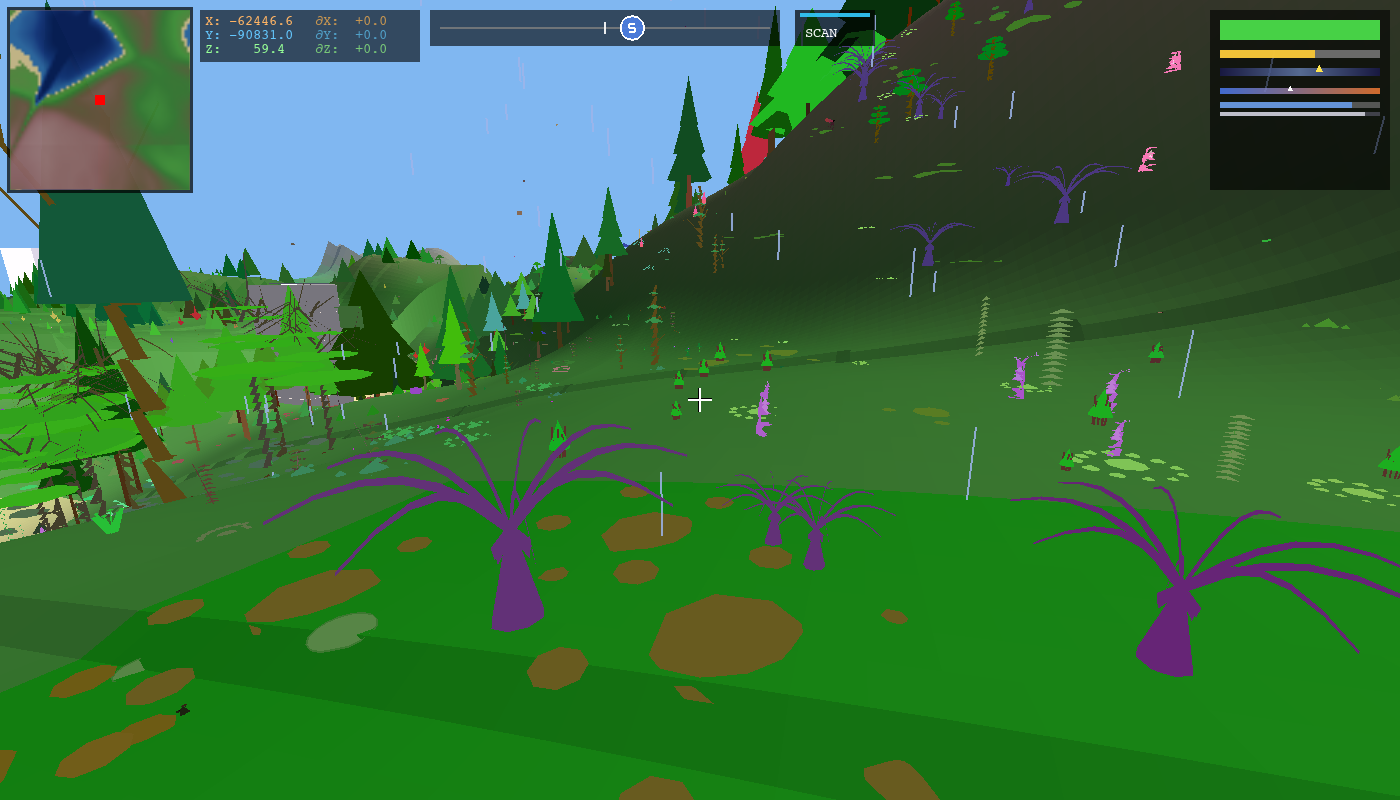Select the S marker on the top slider
The width and height of the screenshot is (1400, 800).
(632, 28)
